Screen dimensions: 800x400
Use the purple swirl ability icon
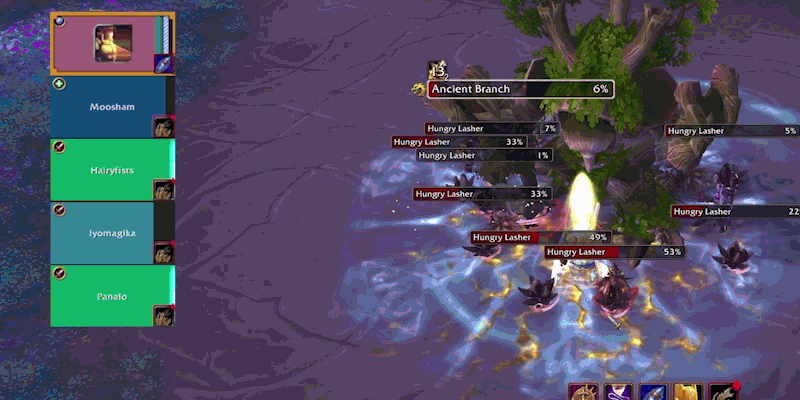tap(617, 392)
